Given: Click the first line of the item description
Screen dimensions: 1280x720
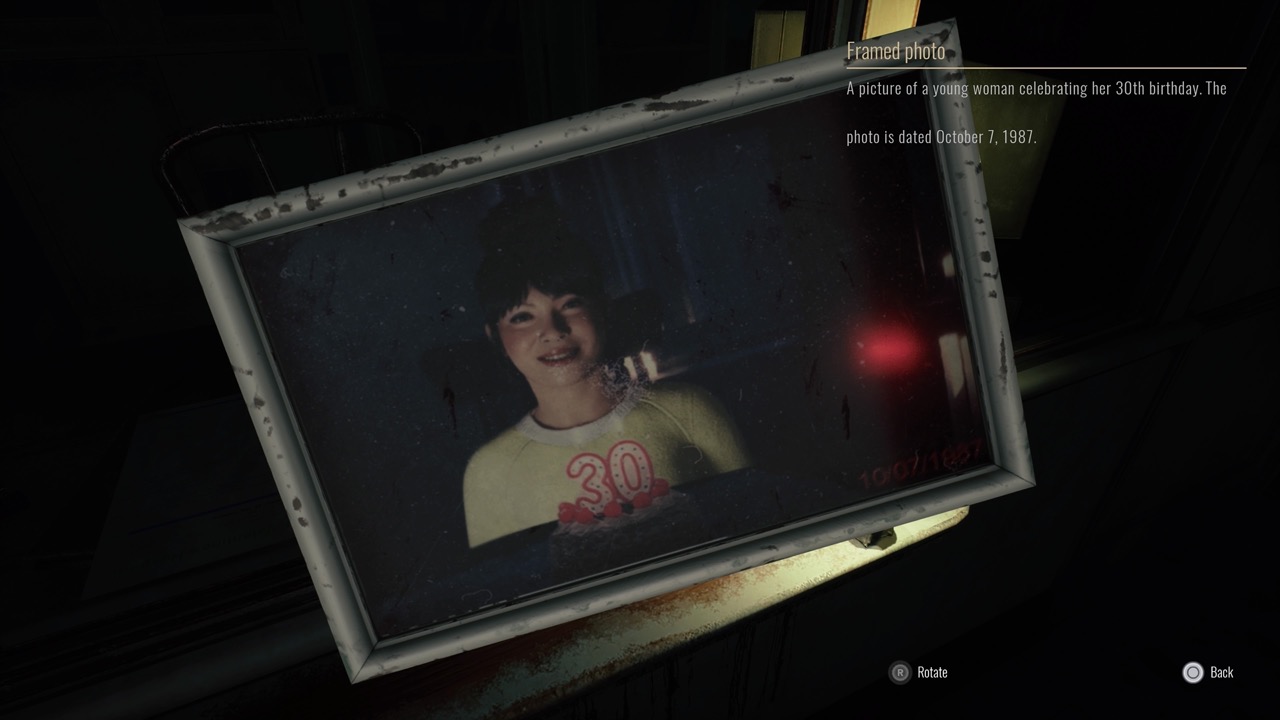Looking at the screenshot, I should click(1035, 88).
